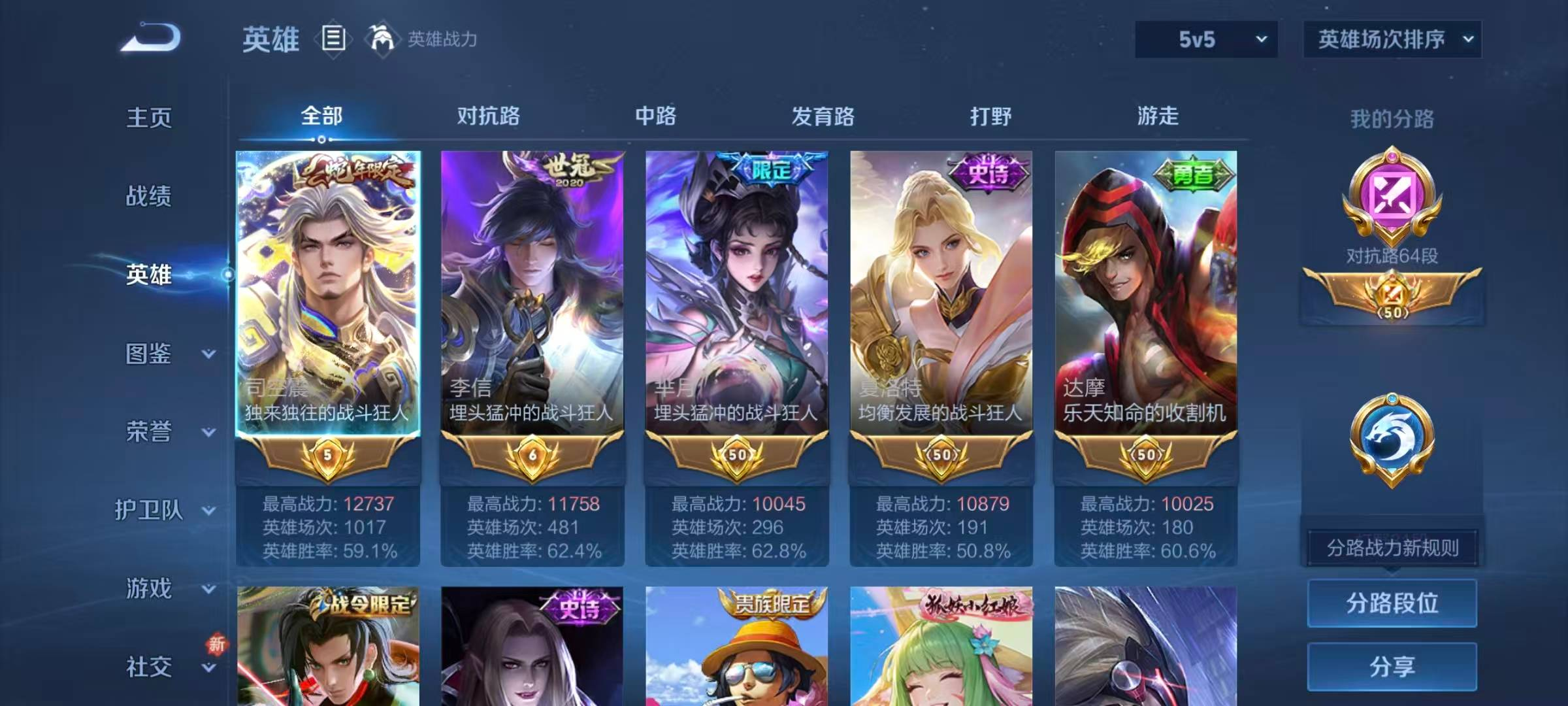The height and width of the screenshot is (706, 1568).
Task: Click the 分路段位 button
Action: (1392, 603)
